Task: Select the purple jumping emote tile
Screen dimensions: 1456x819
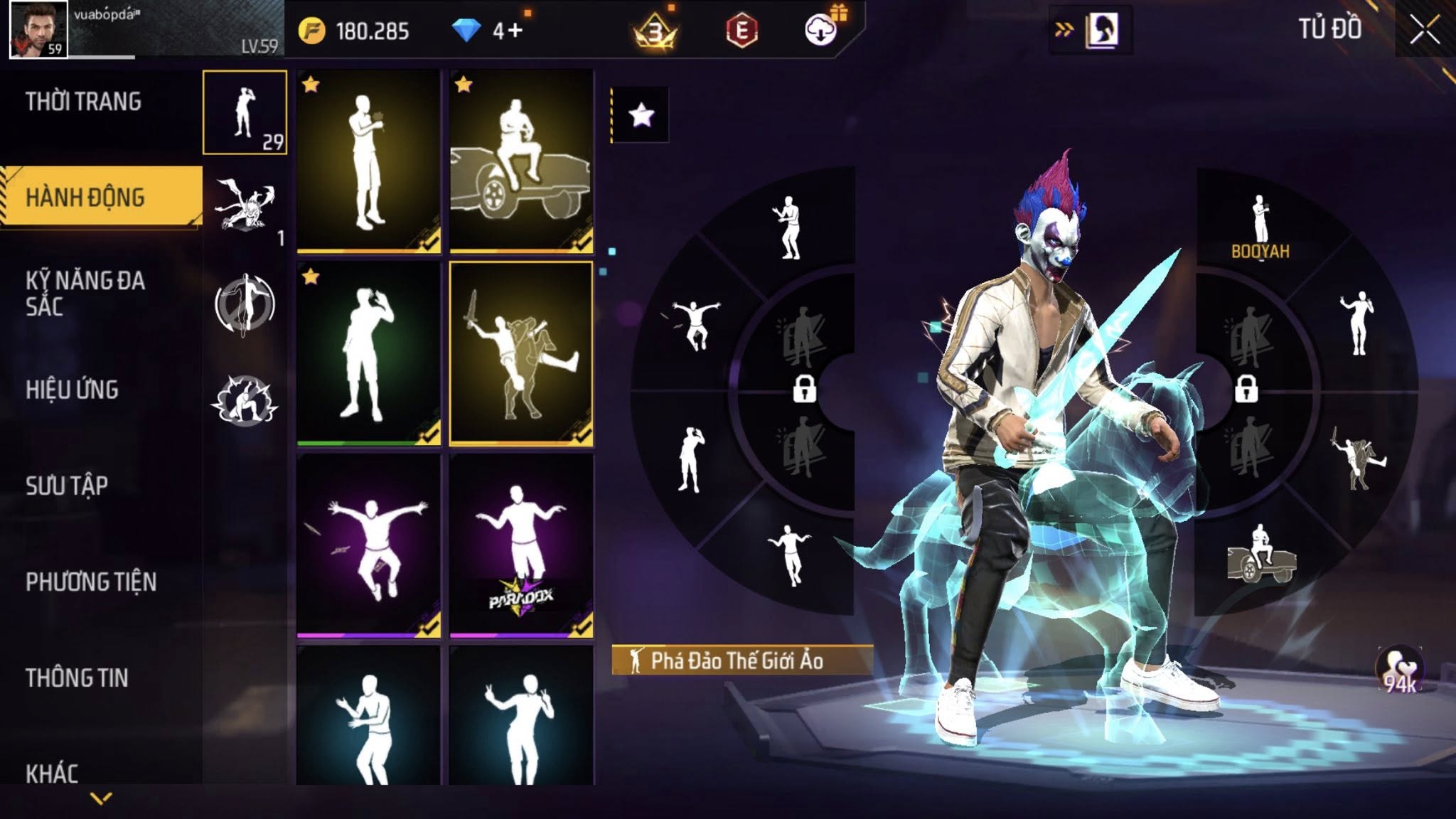Action: 368,545
